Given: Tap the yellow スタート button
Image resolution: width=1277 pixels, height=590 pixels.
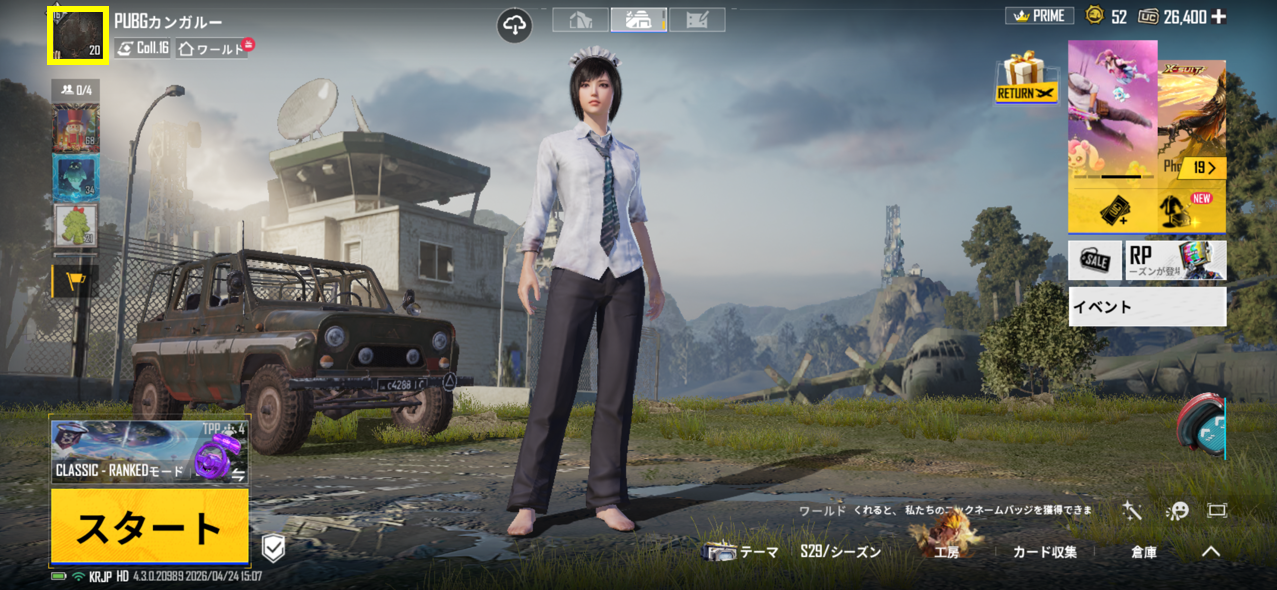Looking at the screenshot, I should pos(149,526).
